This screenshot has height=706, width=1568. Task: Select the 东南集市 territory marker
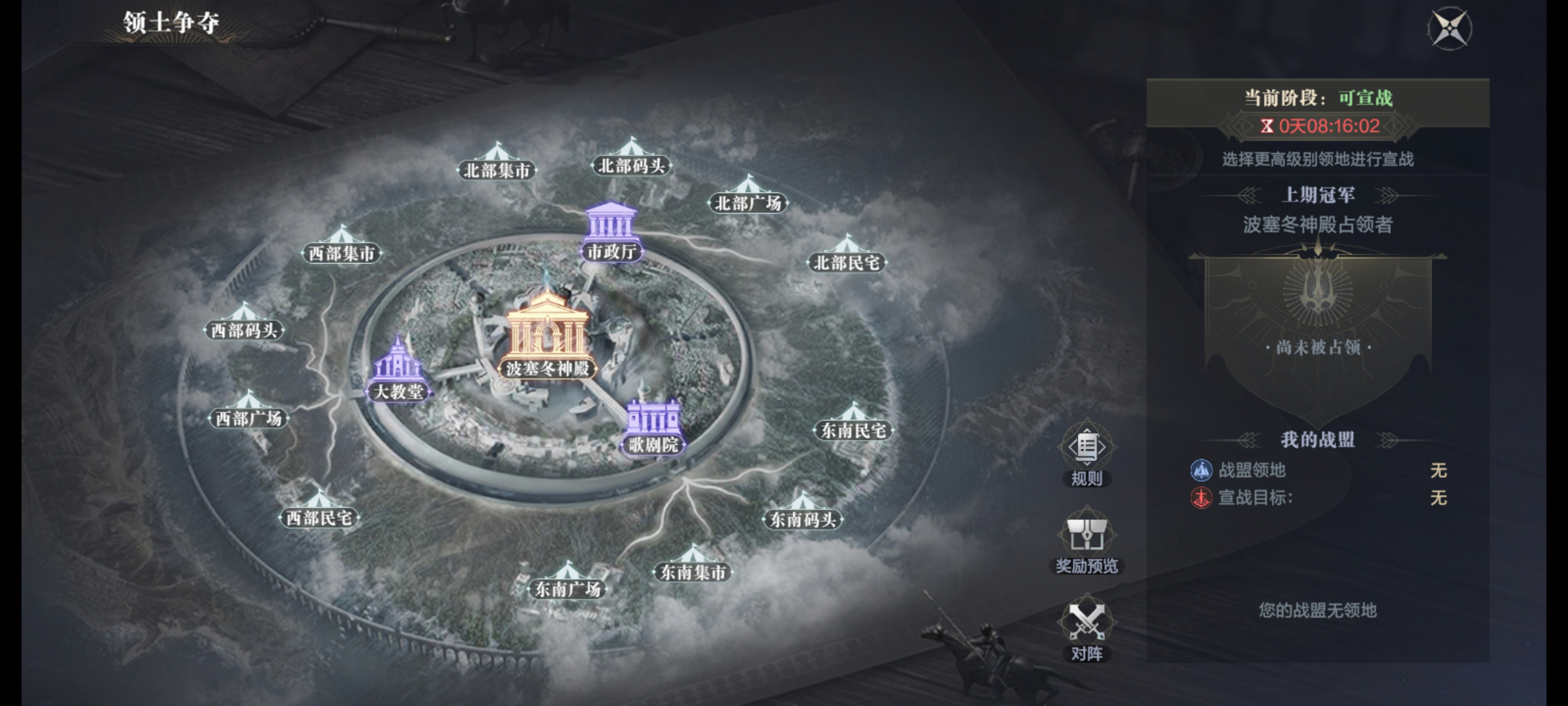click(x=693, y=565)
